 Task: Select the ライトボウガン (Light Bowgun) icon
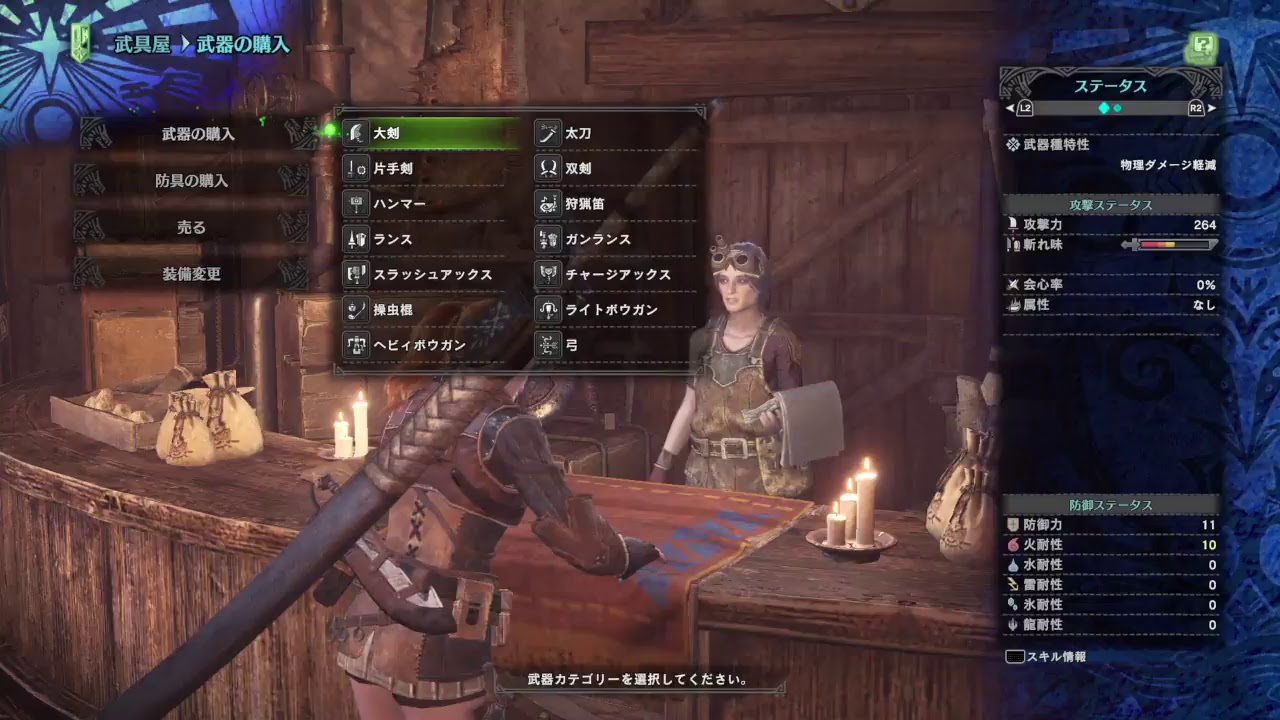click(545, 310)
